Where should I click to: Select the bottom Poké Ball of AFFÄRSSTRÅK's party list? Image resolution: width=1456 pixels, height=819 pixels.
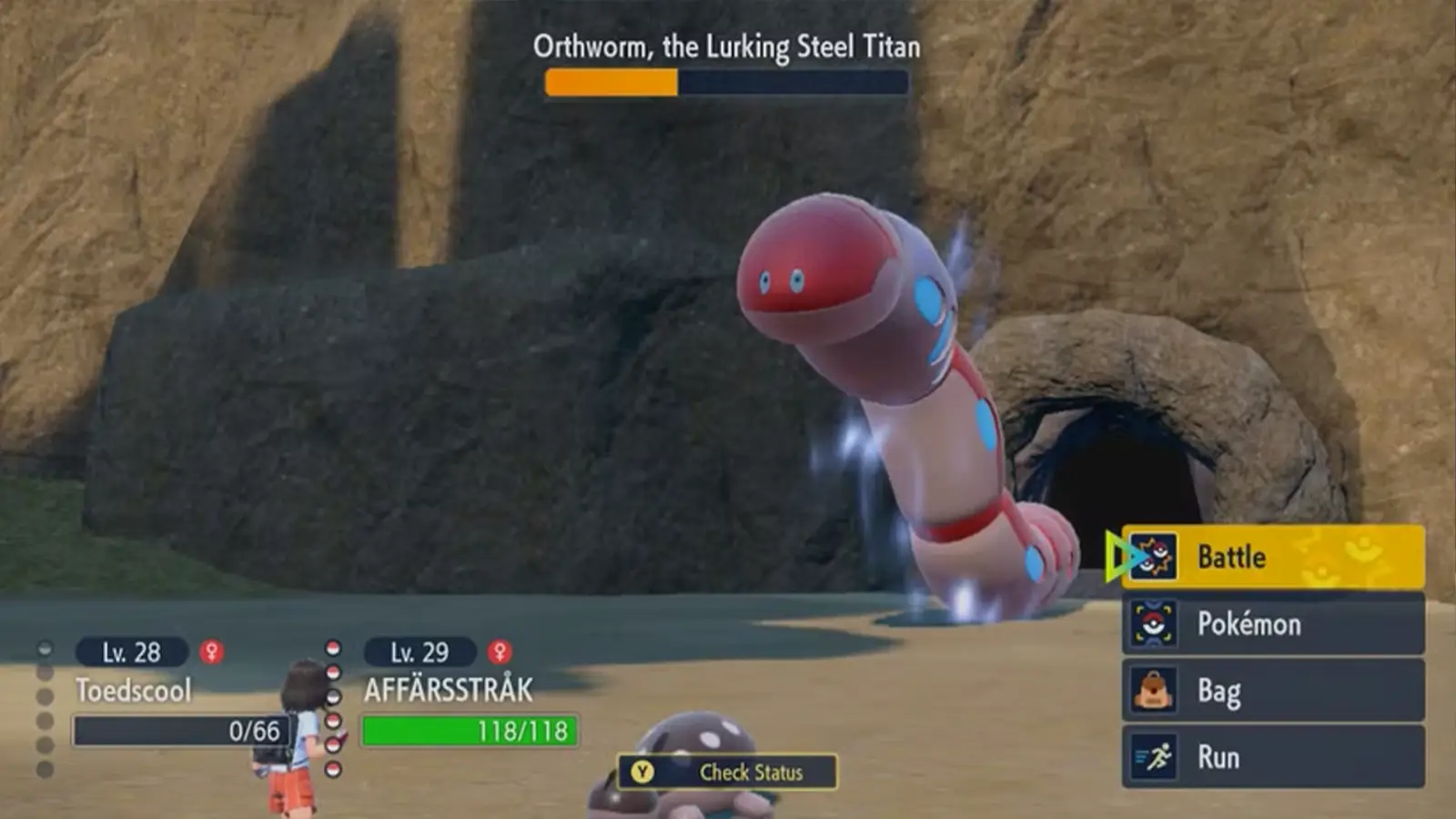coord(333,768)
